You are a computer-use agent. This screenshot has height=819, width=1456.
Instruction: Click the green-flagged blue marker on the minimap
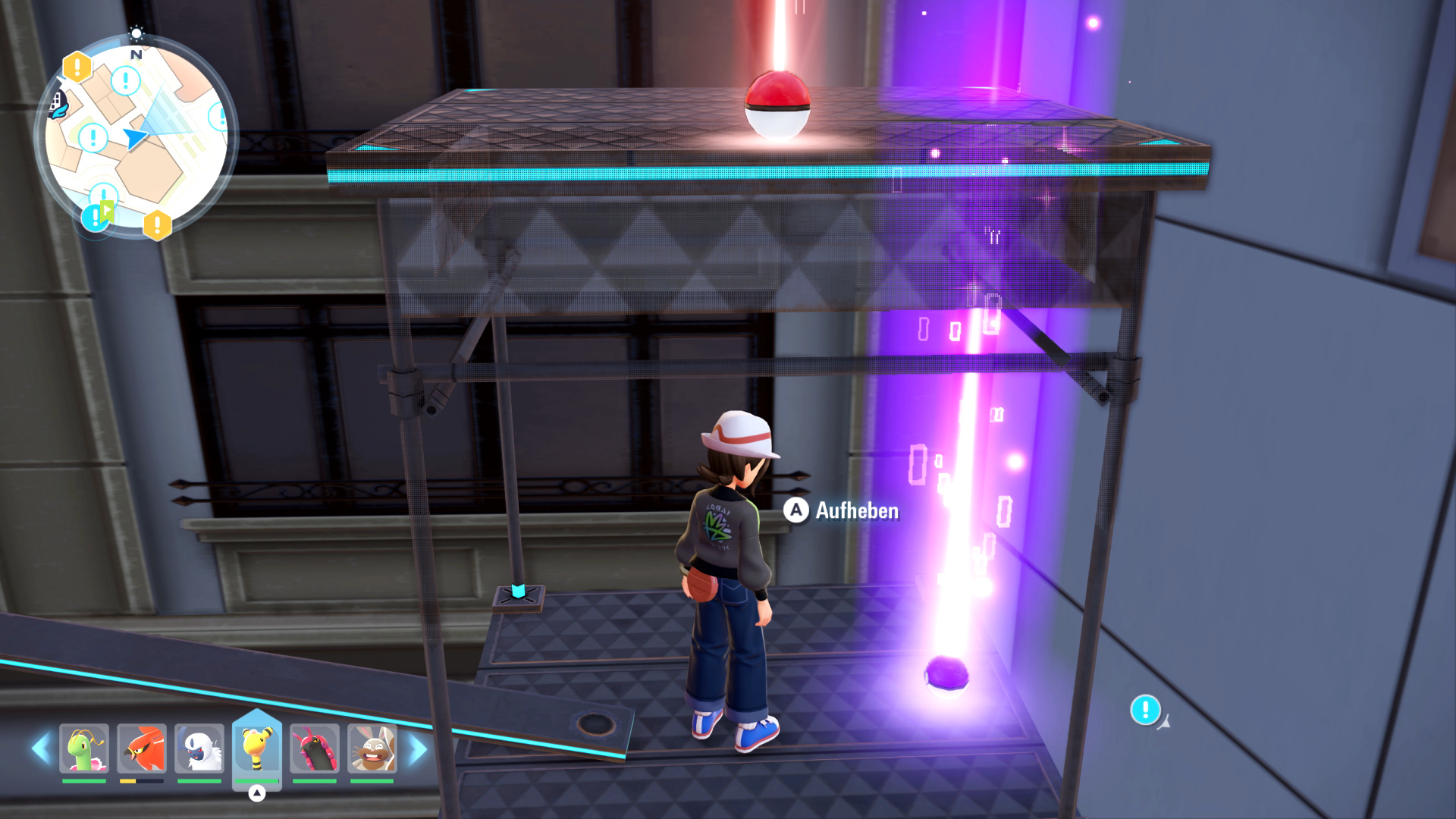(x=98, y=215)
